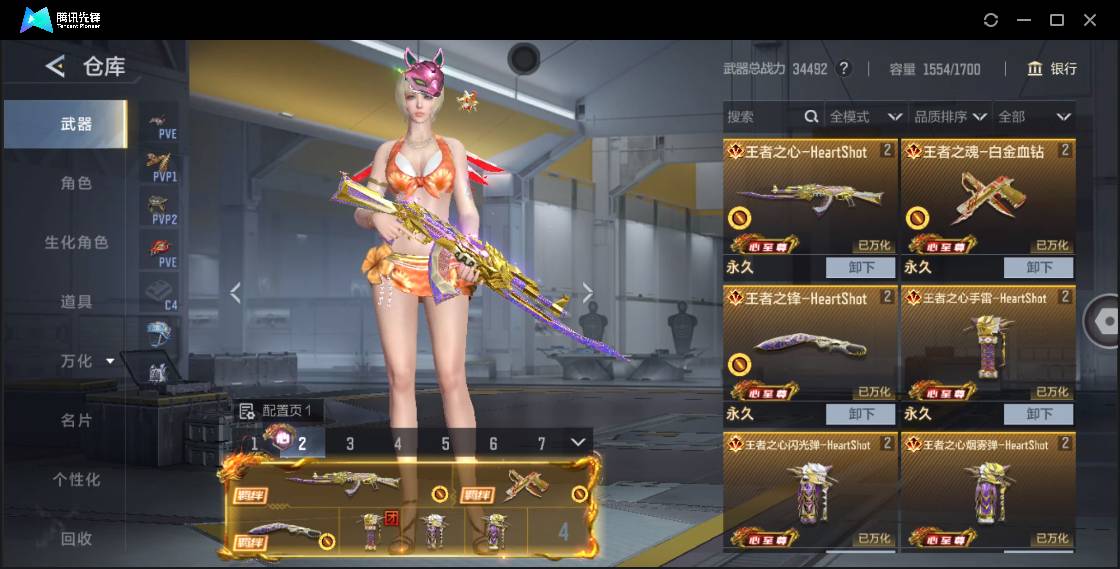Show the weapon power help tooltip
Viewport: 1120px width, 569px height.
click(x=844, y=69)
